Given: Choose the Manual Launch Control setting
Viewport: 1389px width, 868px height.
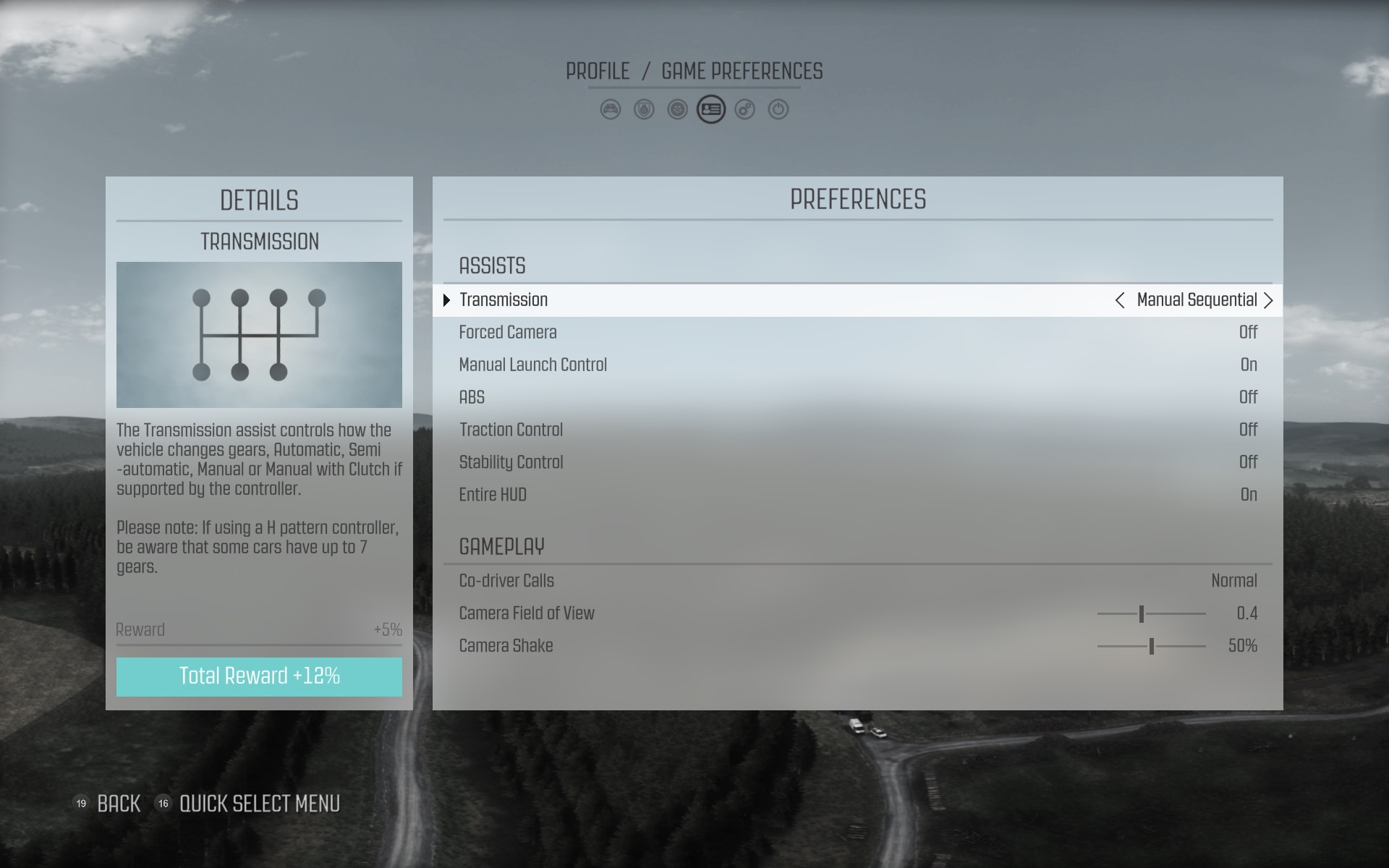Looking at the screenshot, I should tap(857, 365).
